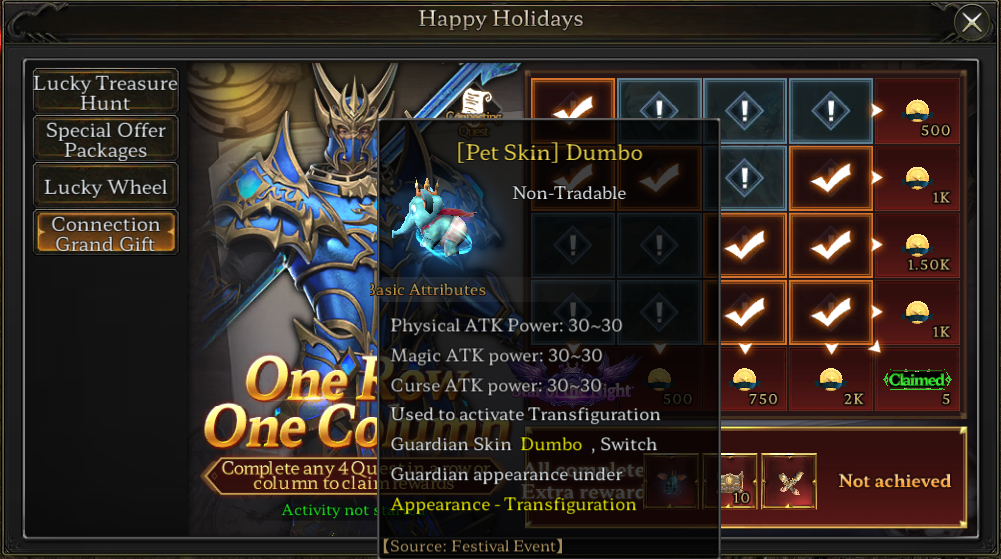Select the Lucky Wheel tab

[105, 187]
